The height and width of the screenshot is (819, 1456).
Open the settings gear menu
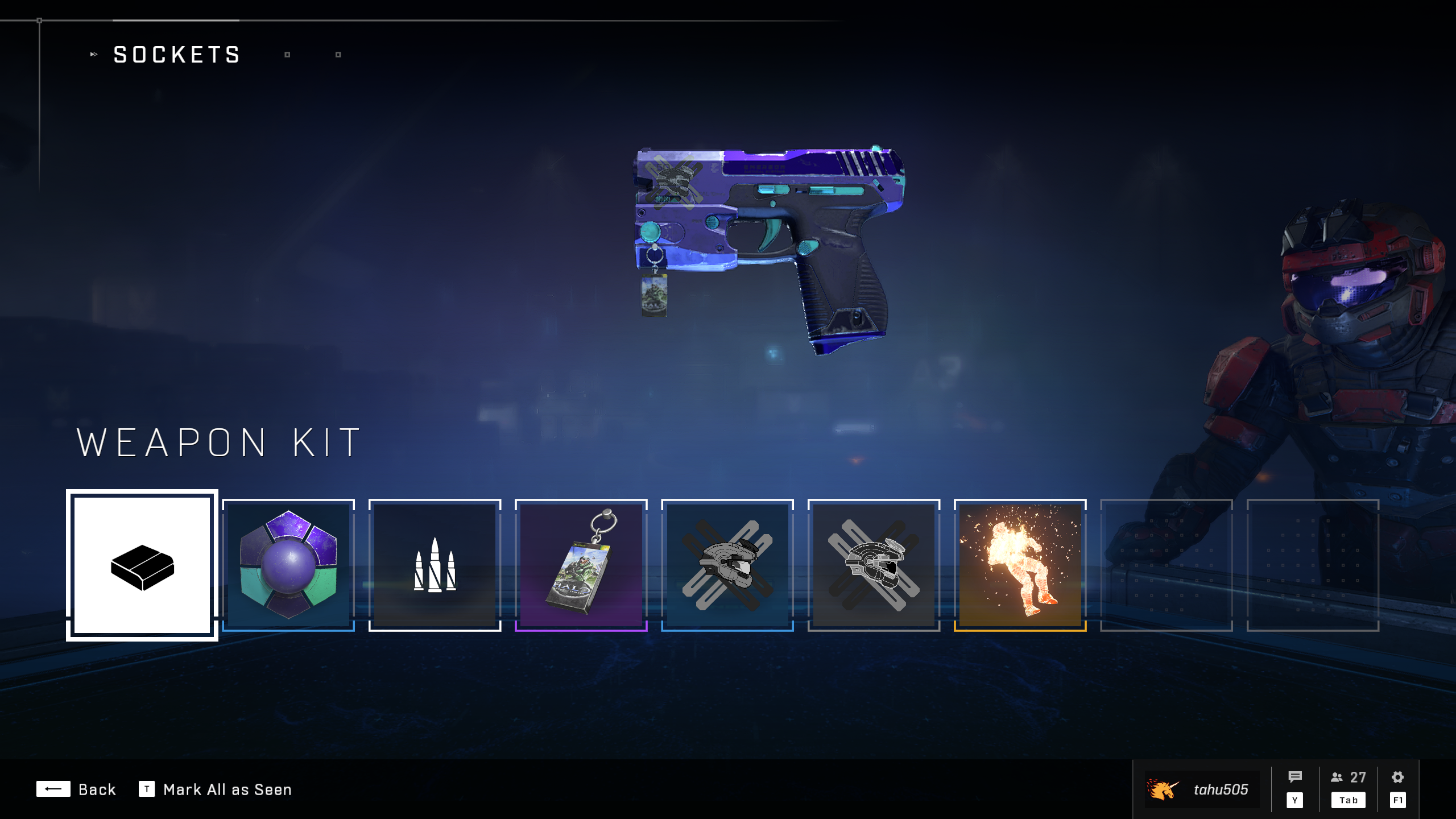coord(1397,788)
